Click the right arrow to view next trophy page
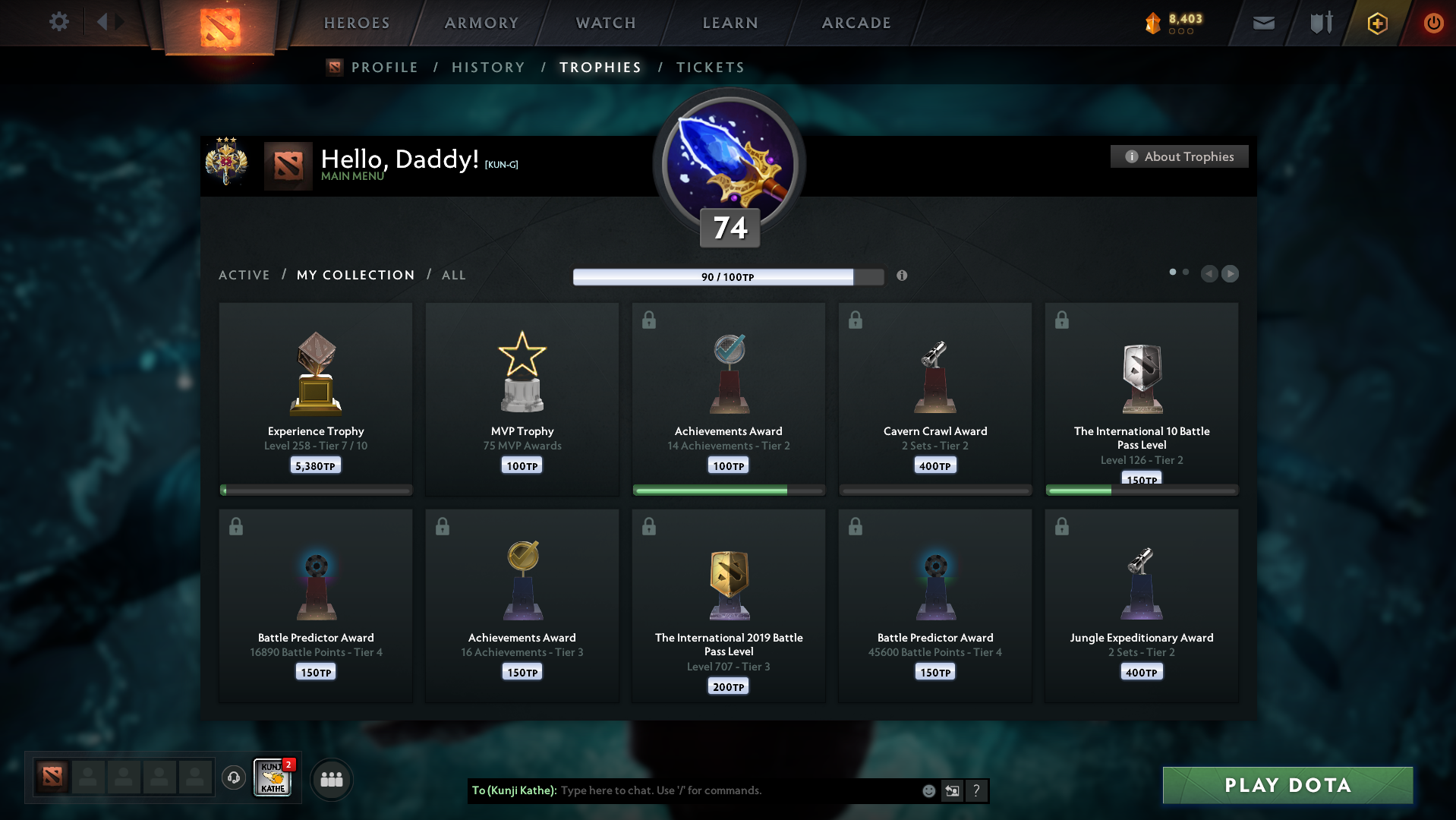 [x=1230, y=274]
